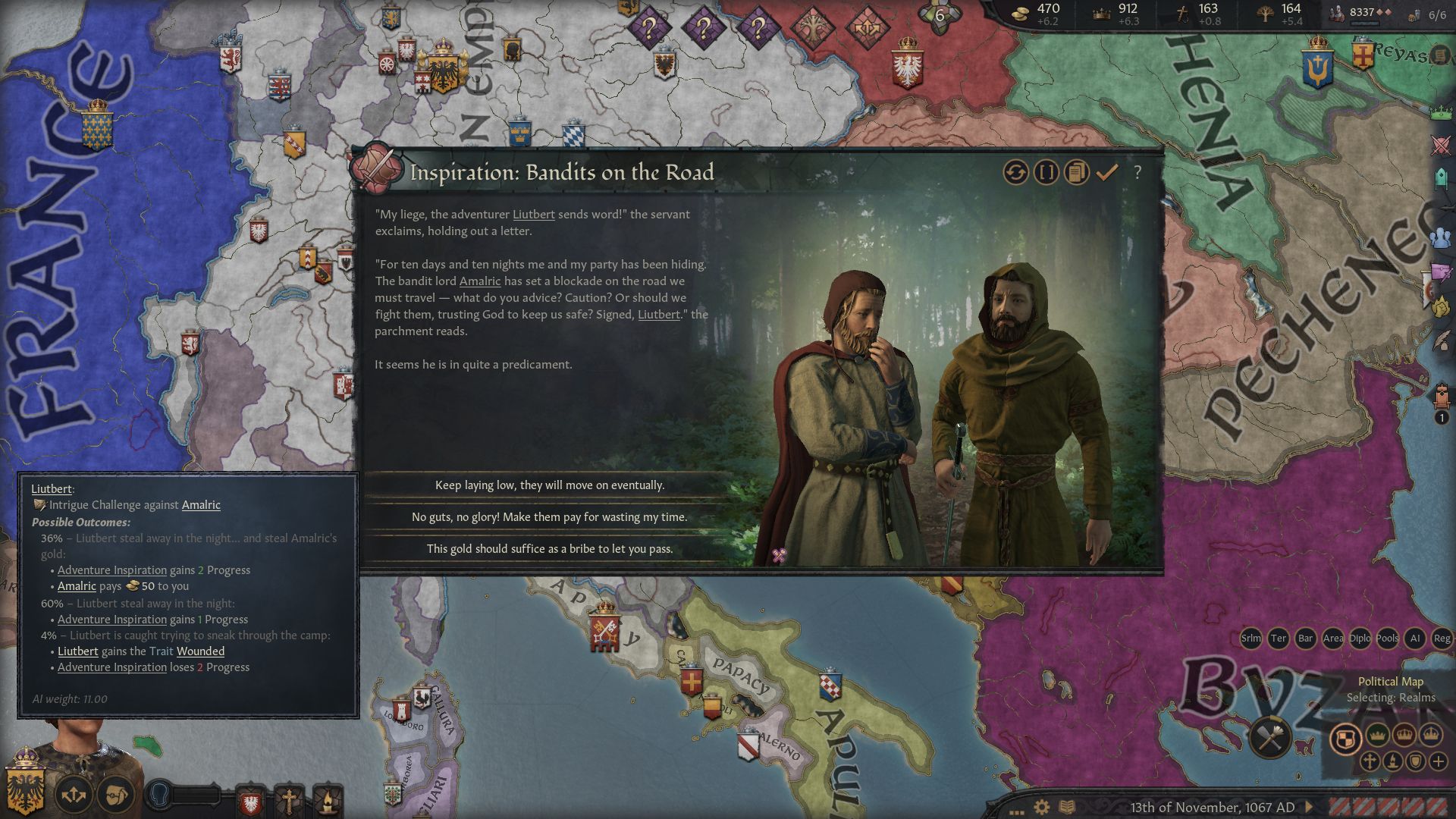Open the realm green crown side tab
The height and width of the screenshot is (819, 1456).
1441,114
